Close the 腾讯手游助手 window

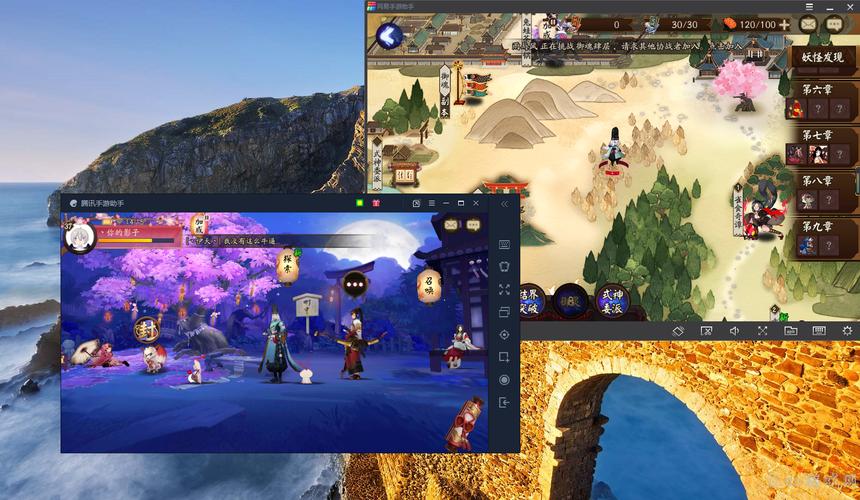pos(476,203)
